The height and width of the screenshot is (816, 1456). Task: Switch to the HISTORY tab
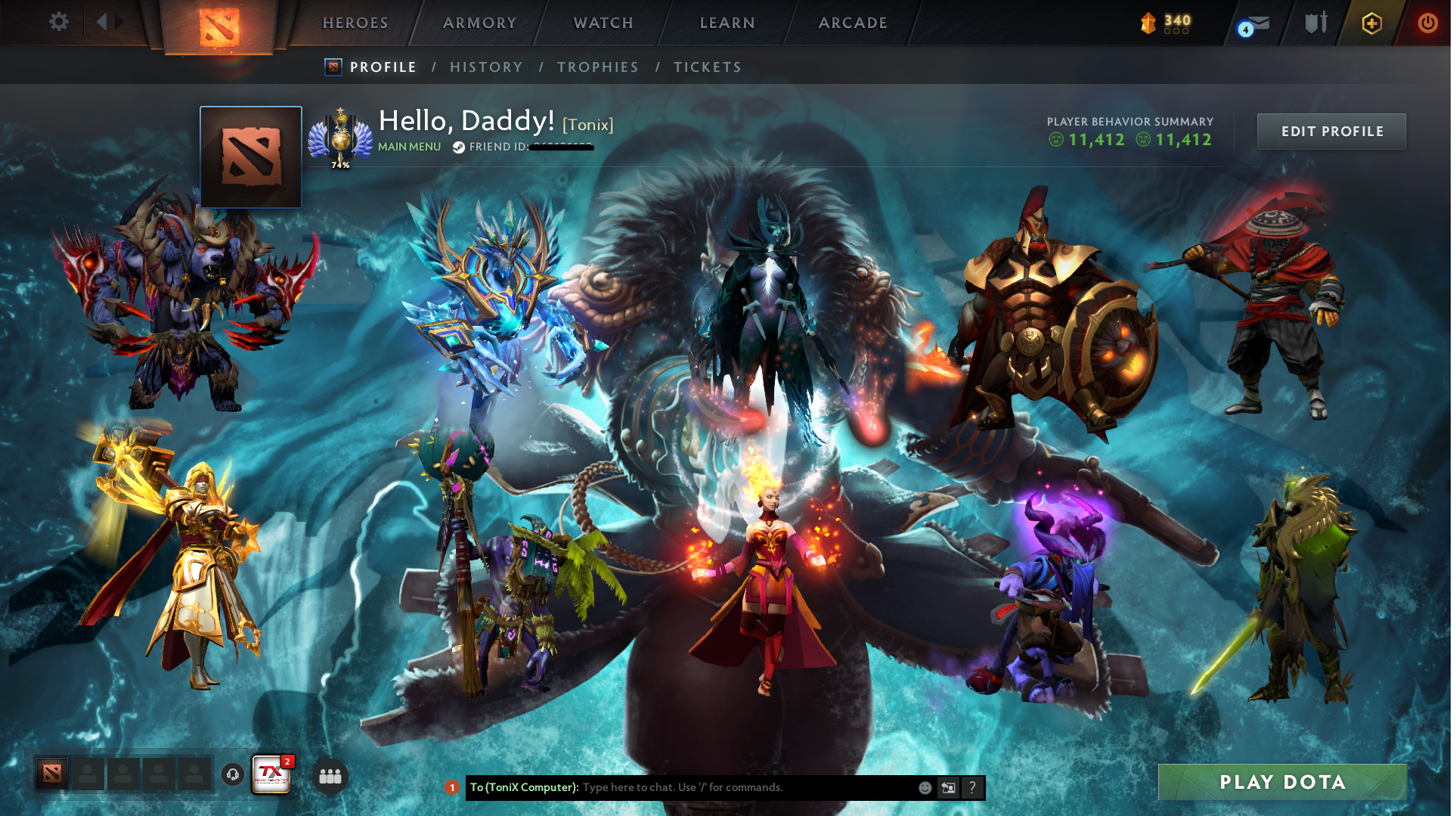486,67
